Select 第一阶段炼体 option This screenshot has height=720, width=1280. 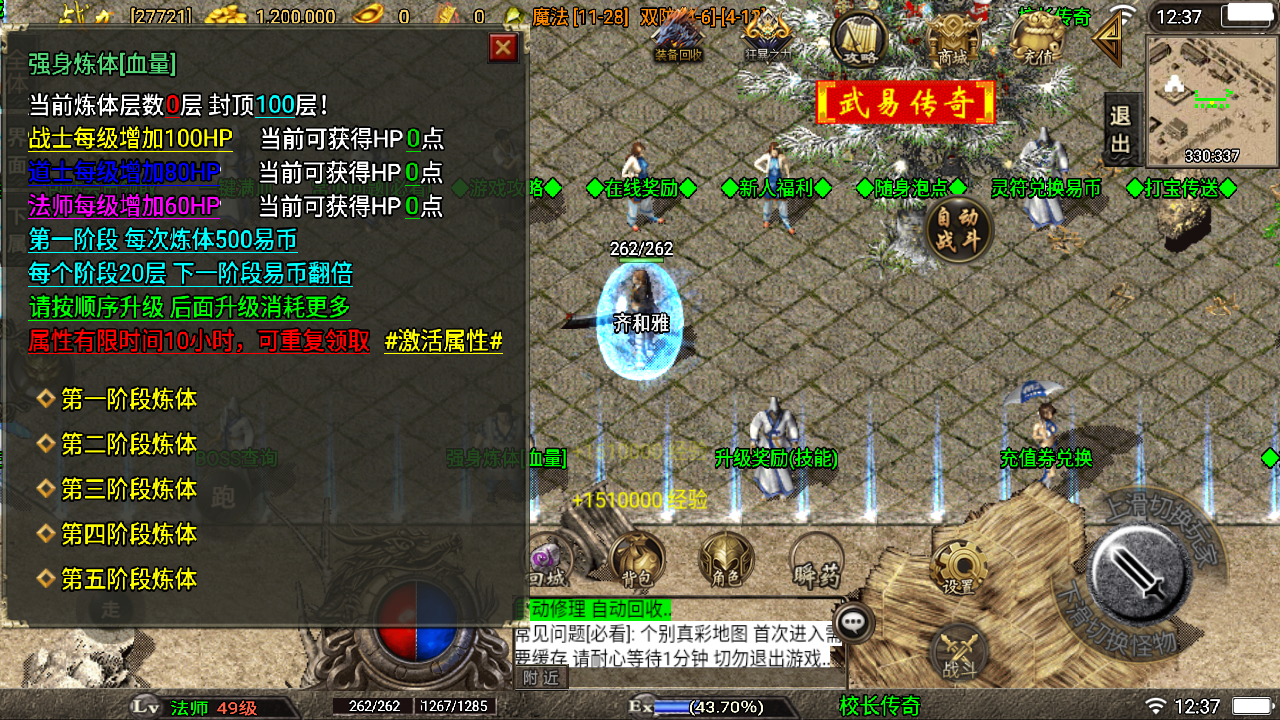tap(129, 400)
